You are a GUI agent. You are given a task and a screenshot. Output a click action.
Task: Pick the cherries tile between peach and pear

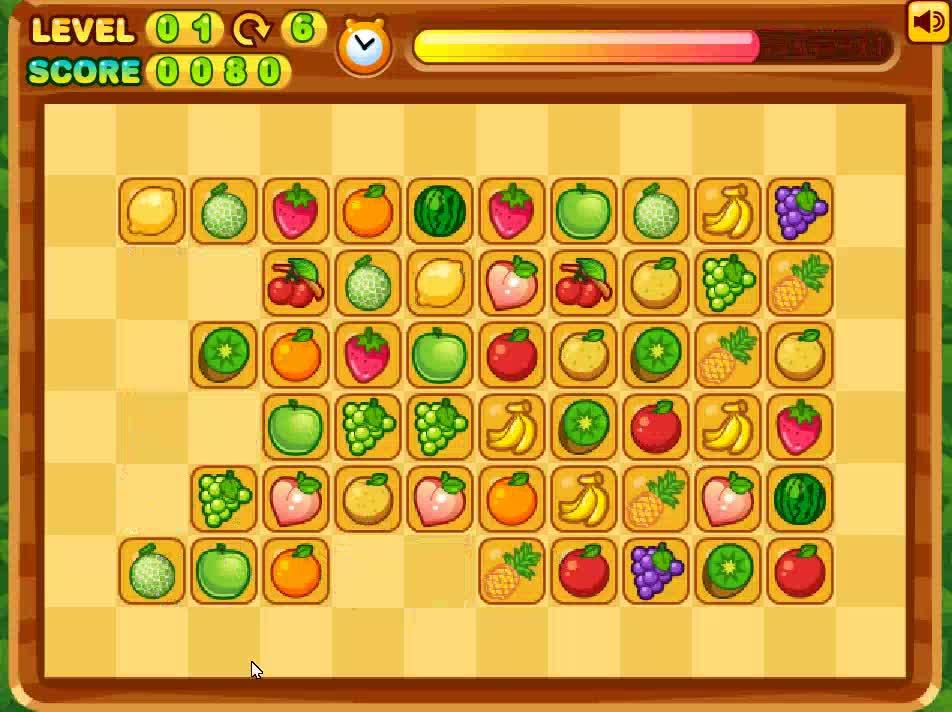coord(584,283)
